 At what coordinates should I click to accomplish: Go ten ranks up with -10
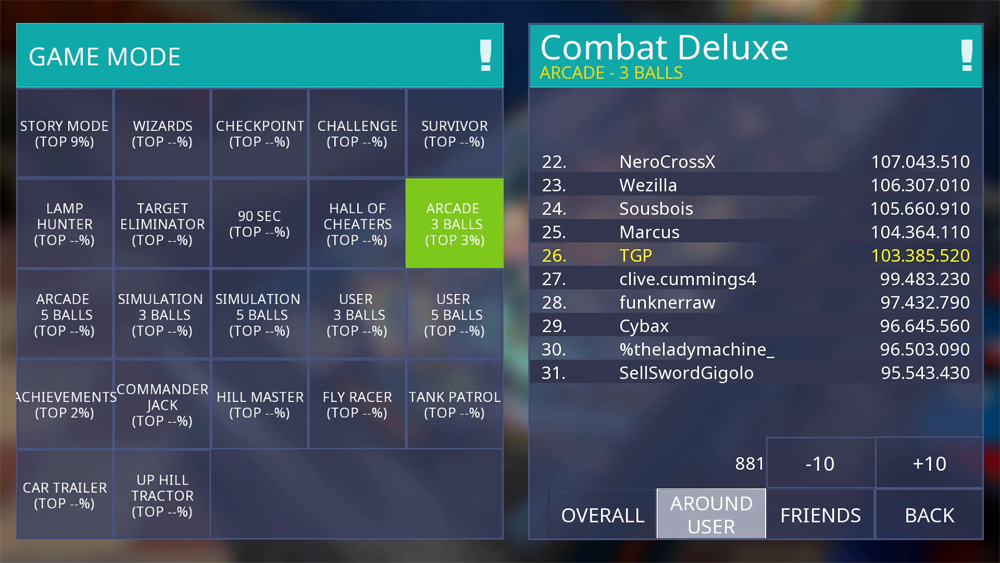pos(820,463)
